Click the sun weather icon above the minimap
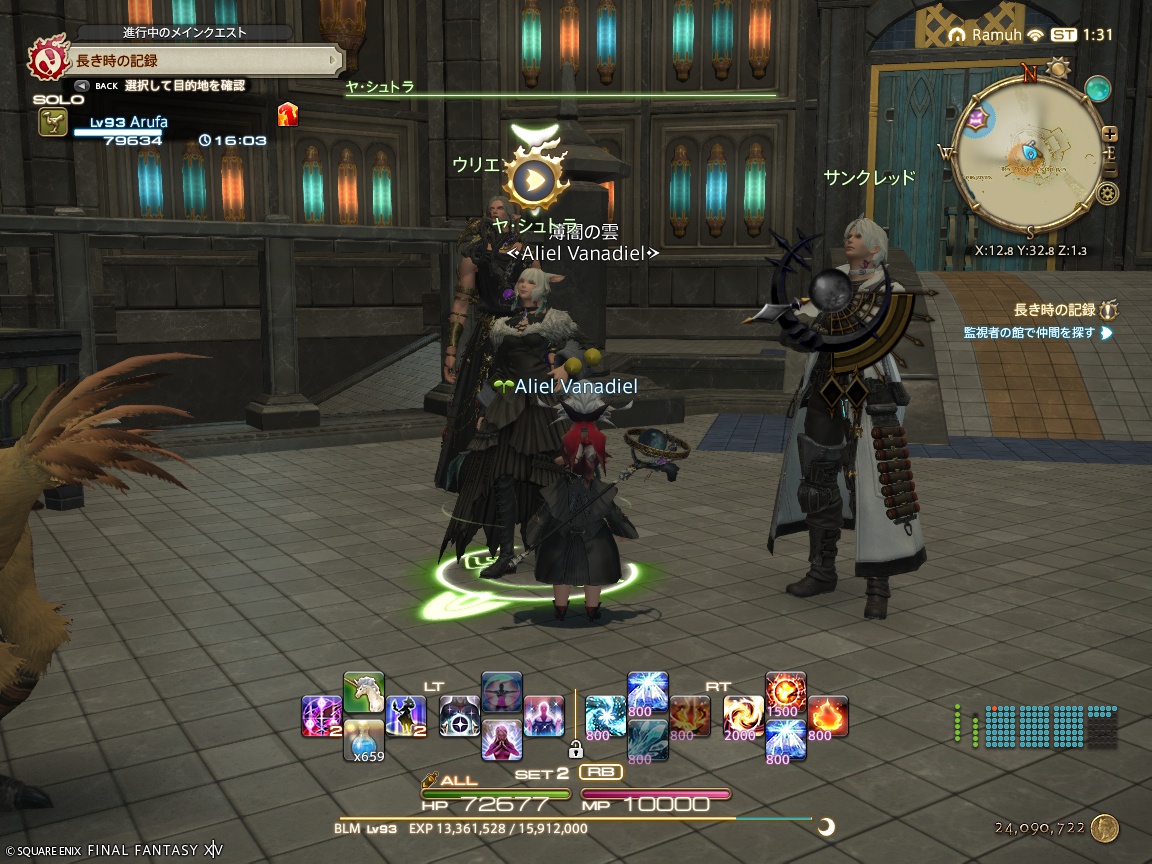The image size is (1152, 864). [1058, 69]
